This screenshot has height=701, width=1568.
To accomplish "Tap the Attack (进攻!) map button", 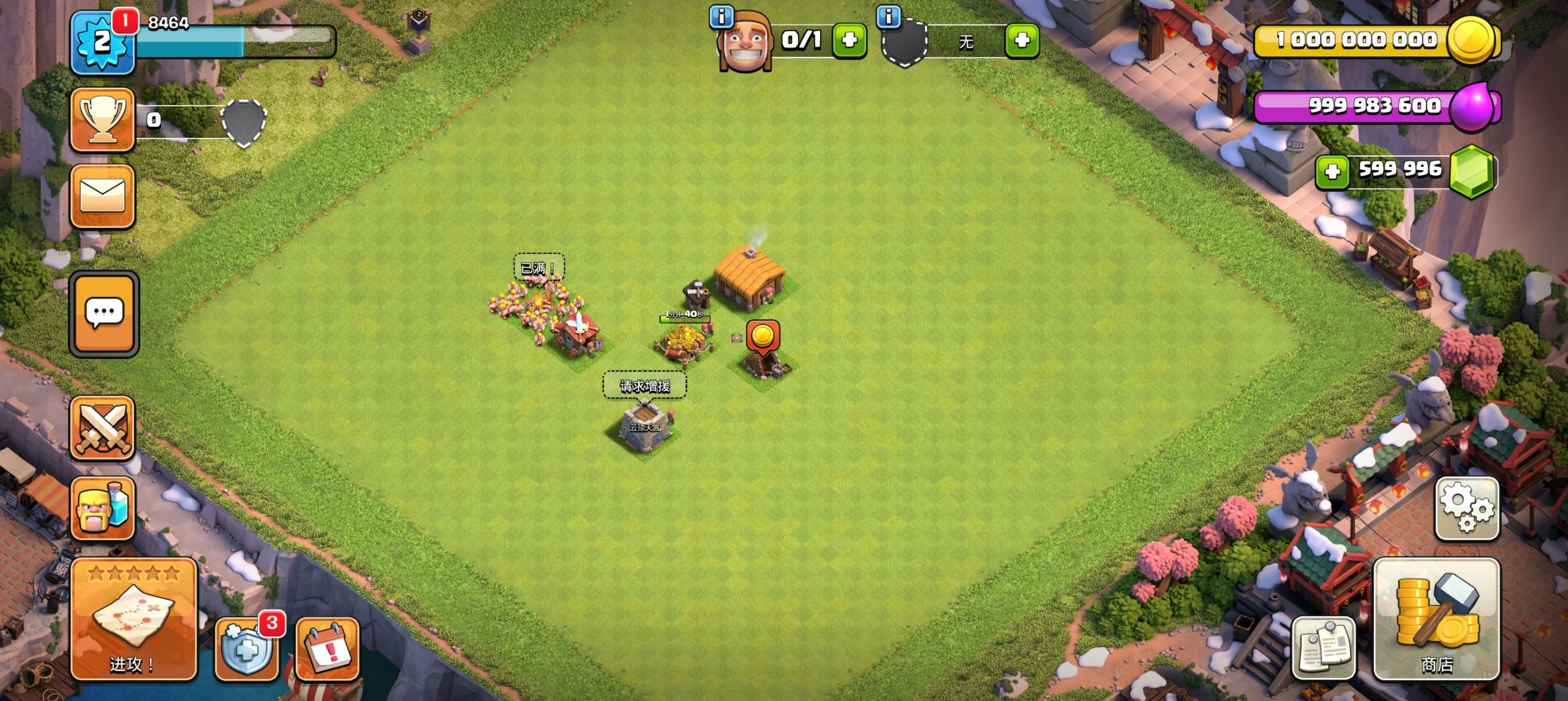I will click(134, 620).
